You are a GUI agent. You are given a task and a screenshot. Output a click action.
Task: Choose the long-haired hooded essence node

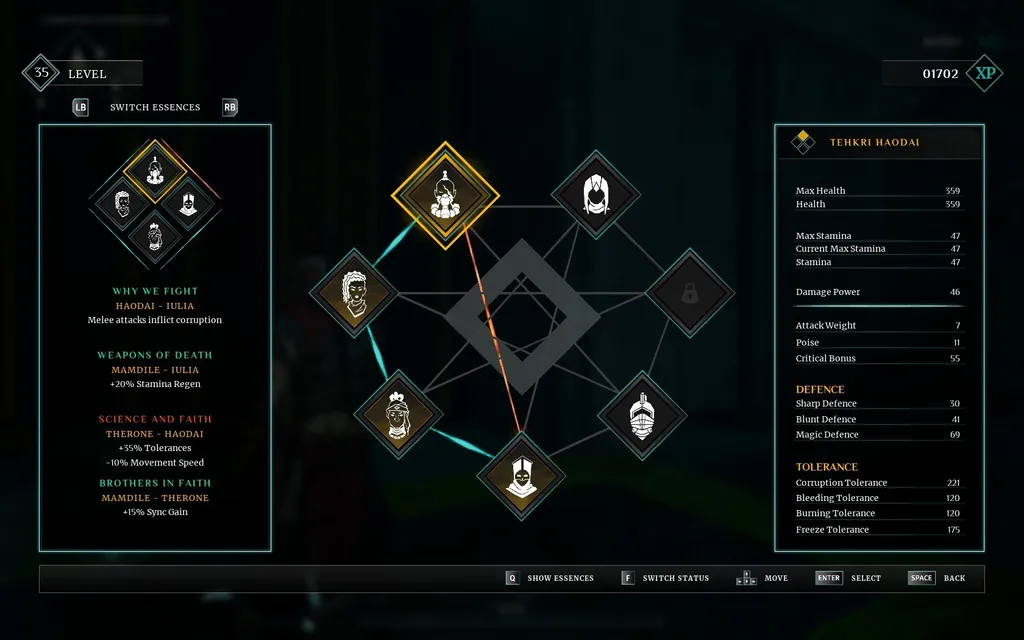point(596,194)
